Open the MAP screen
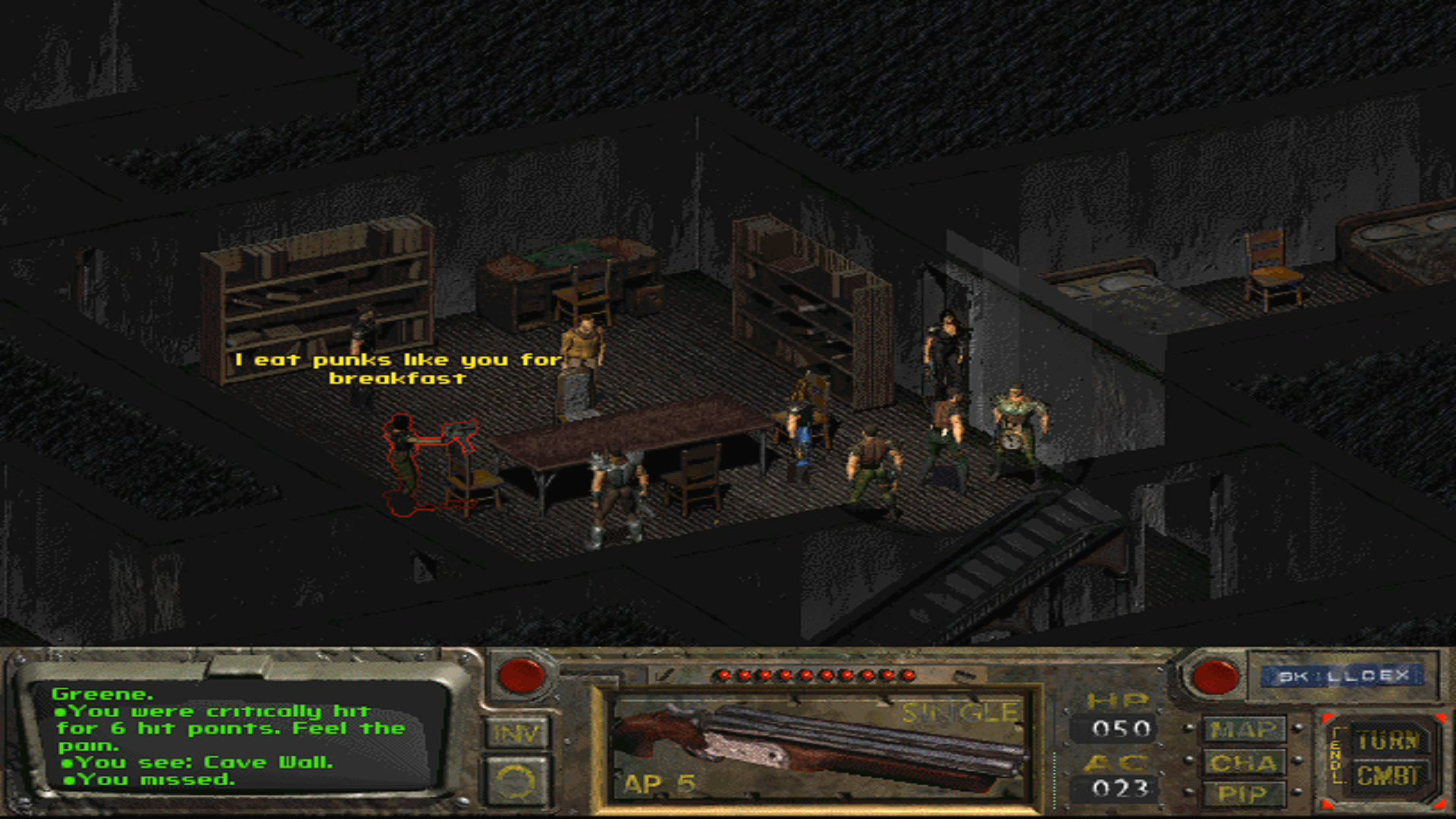1456x819 pixels. pos(1244,730)
